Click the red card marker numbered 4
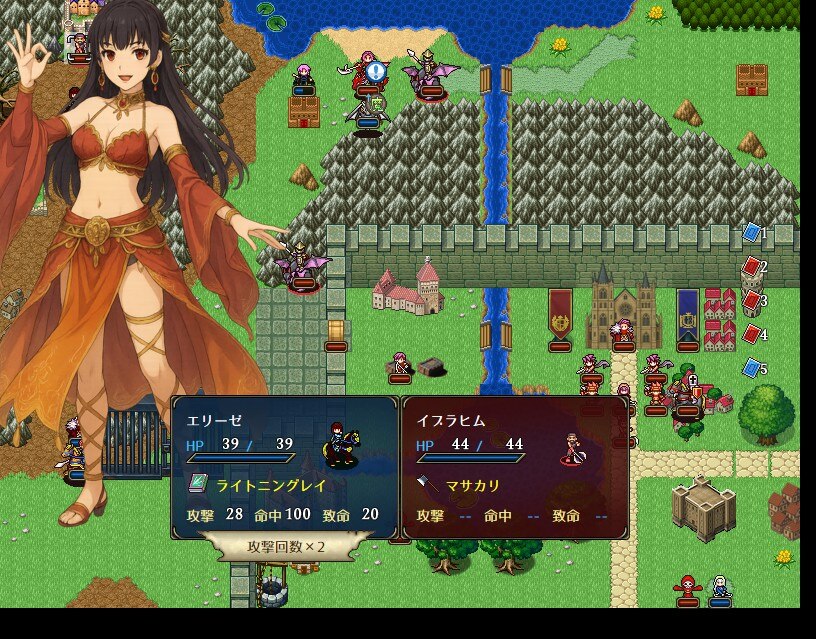The image size is (816, 639). [752, 334]
